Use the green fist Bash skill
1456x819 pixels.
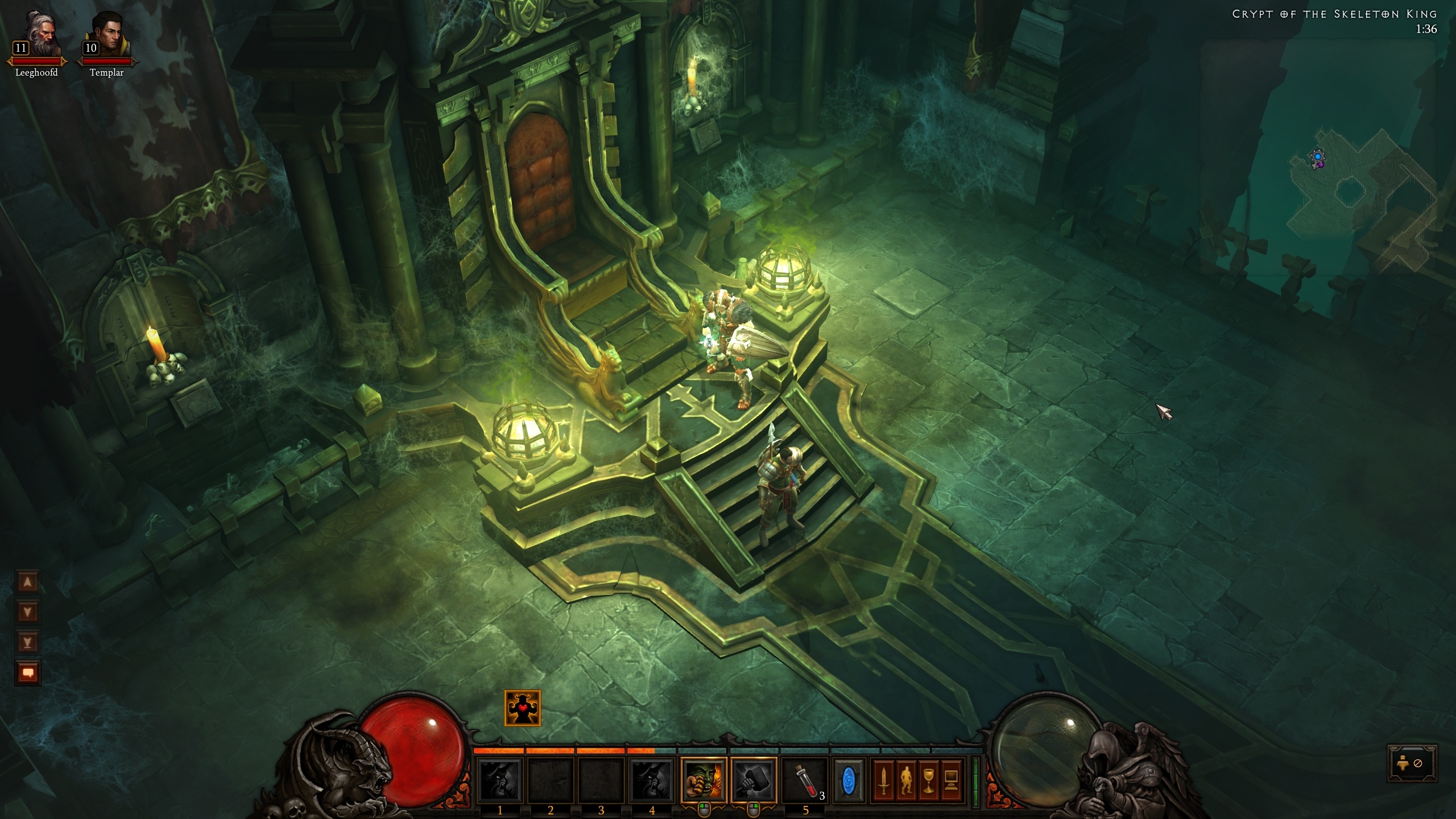point(703,780)
